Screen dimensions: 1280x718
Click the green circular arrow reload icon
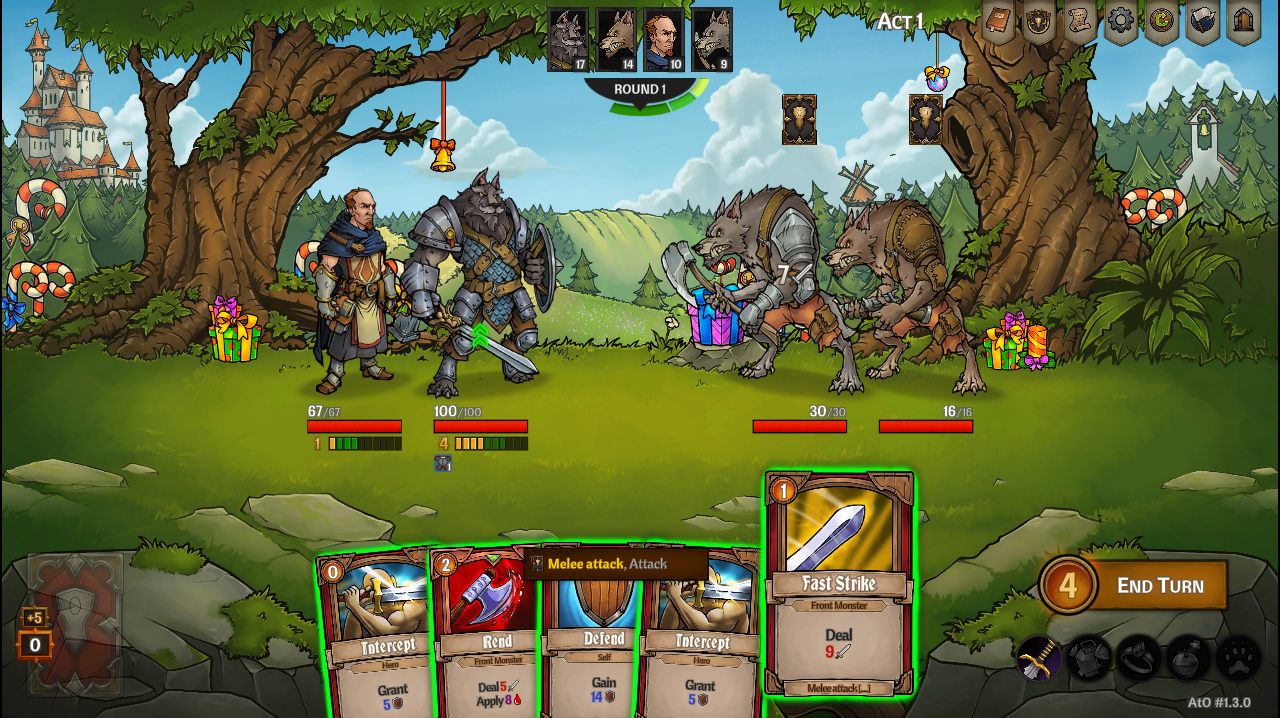[1161, 21]
